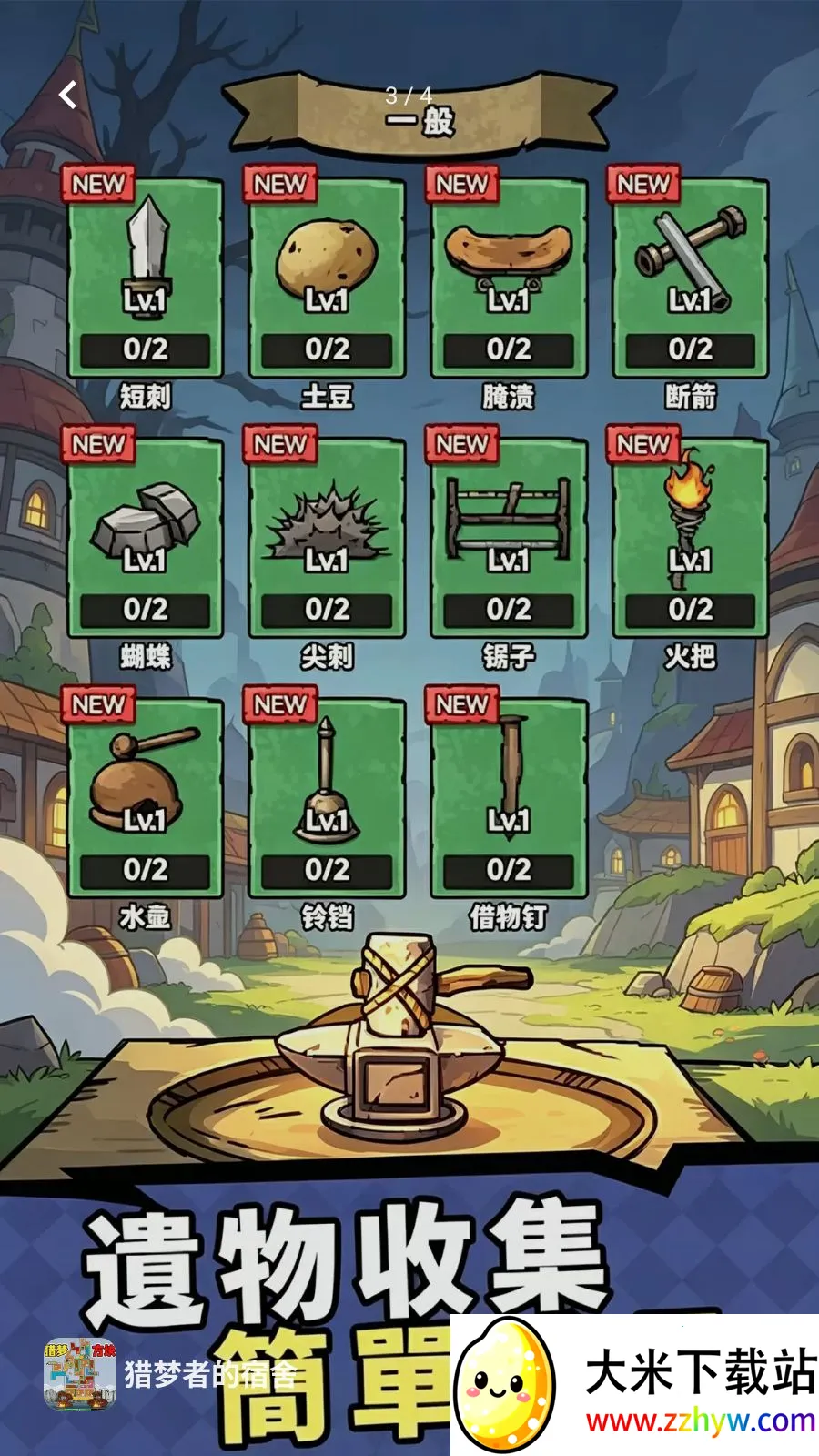The width and height of the screenshot is (819, 1456).
Task: Choose the 借物钉 nail relic card
Action: 509,798
